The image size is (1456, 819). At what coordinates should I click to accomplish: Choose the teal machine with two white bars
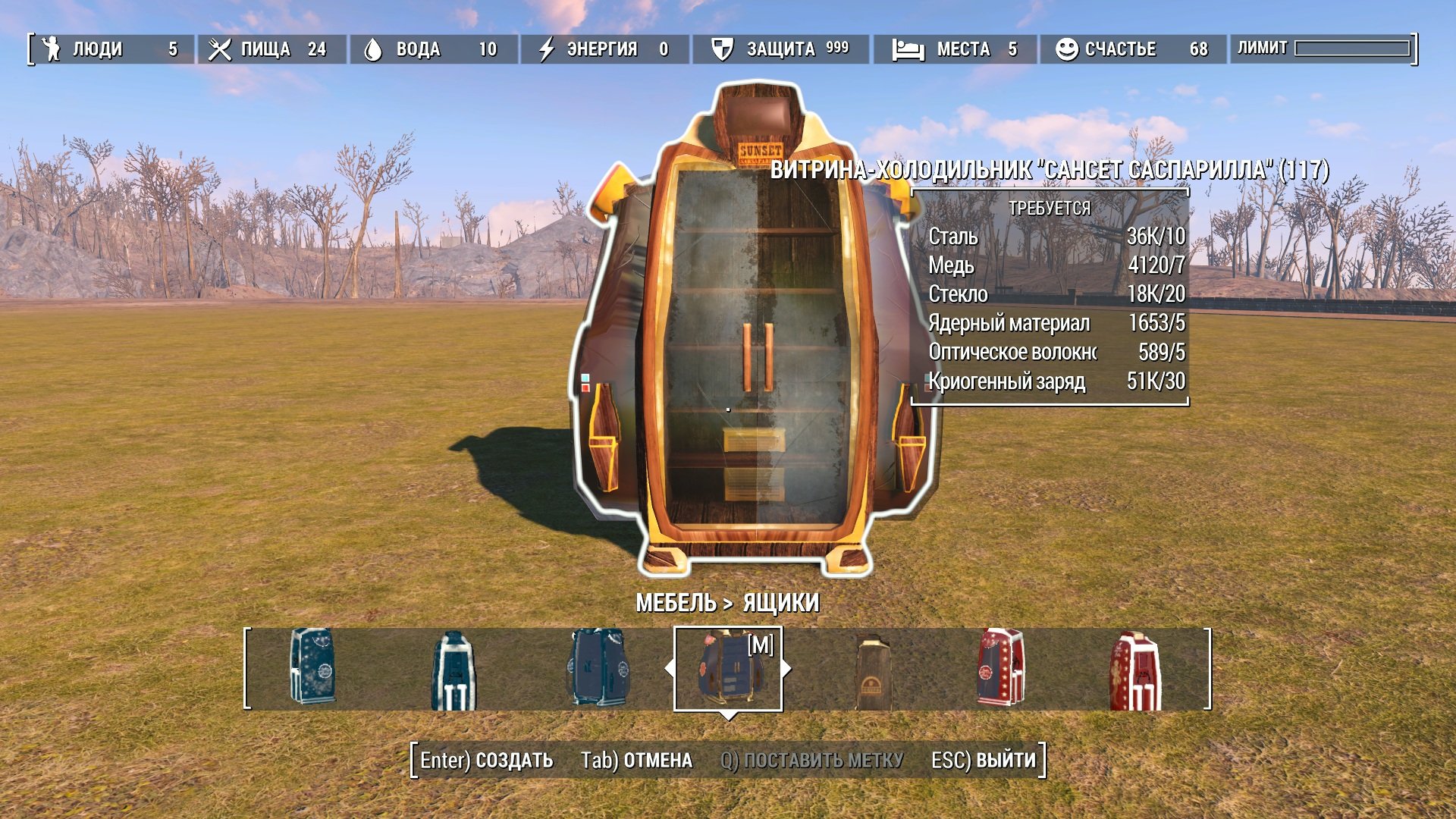(453, 672)
